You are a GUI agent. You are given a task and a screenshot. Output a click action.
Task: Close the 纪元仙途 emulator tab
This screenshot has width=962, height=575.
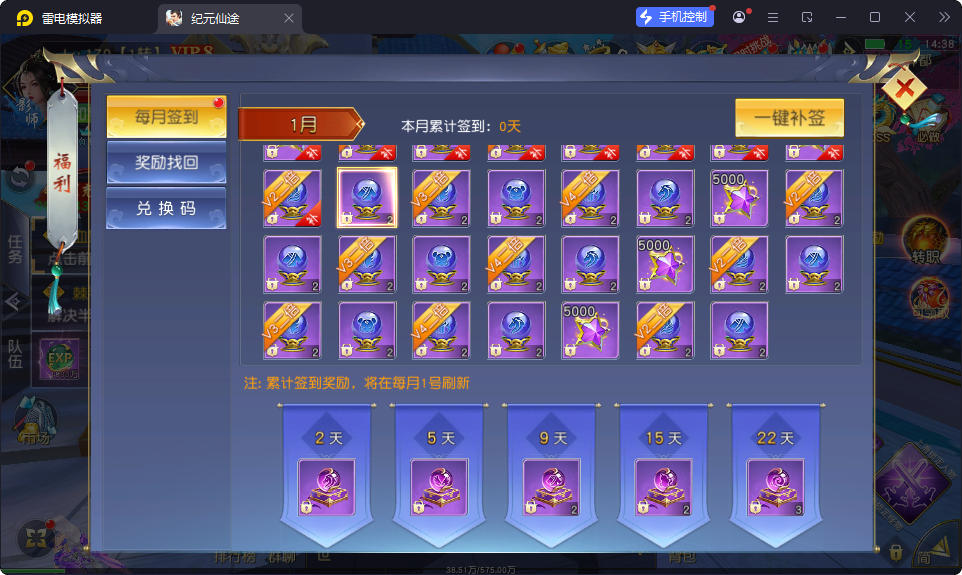289,18
